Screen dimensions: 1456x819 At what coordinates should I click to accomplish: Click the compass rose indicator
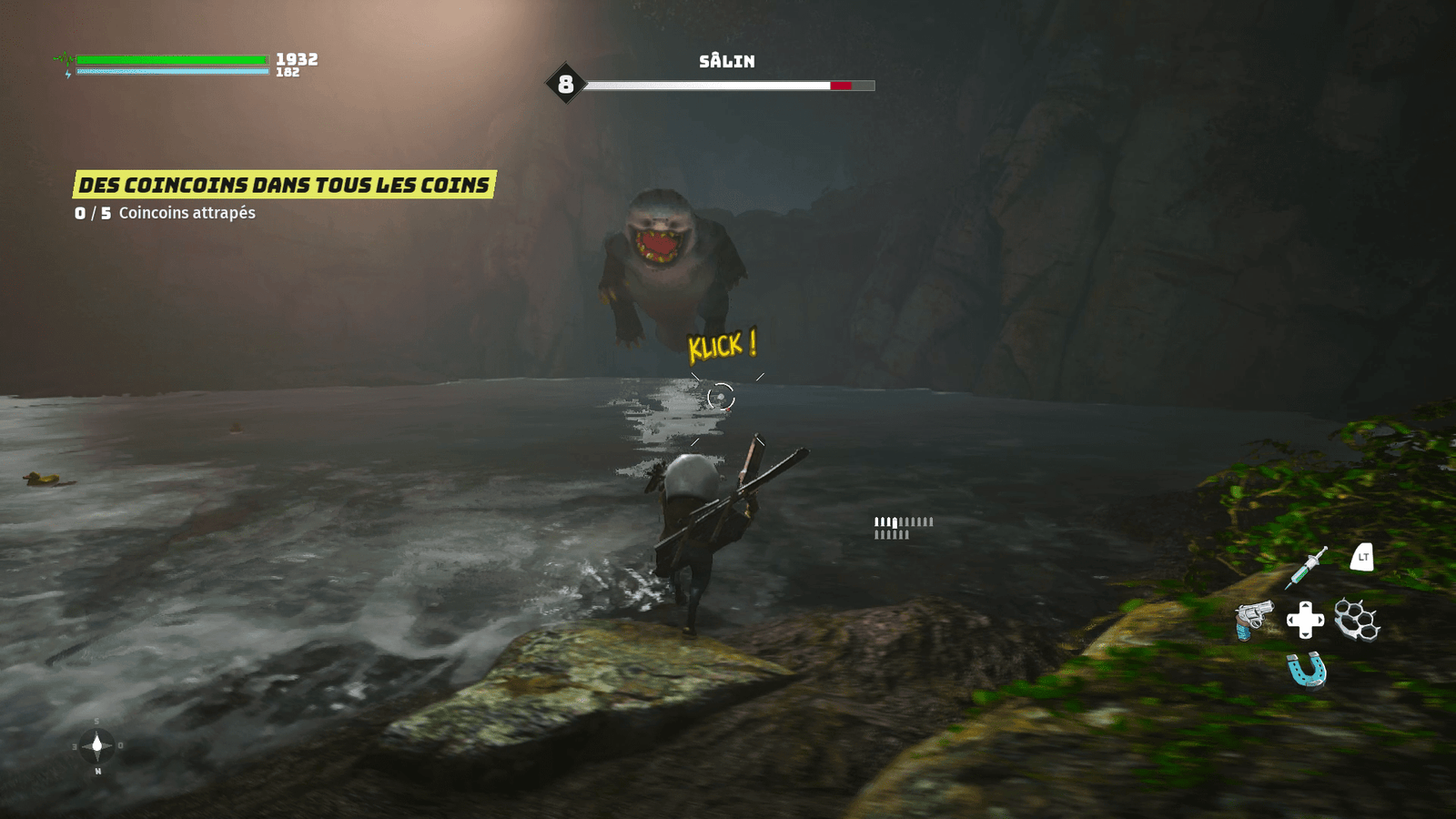coord(97,746)
